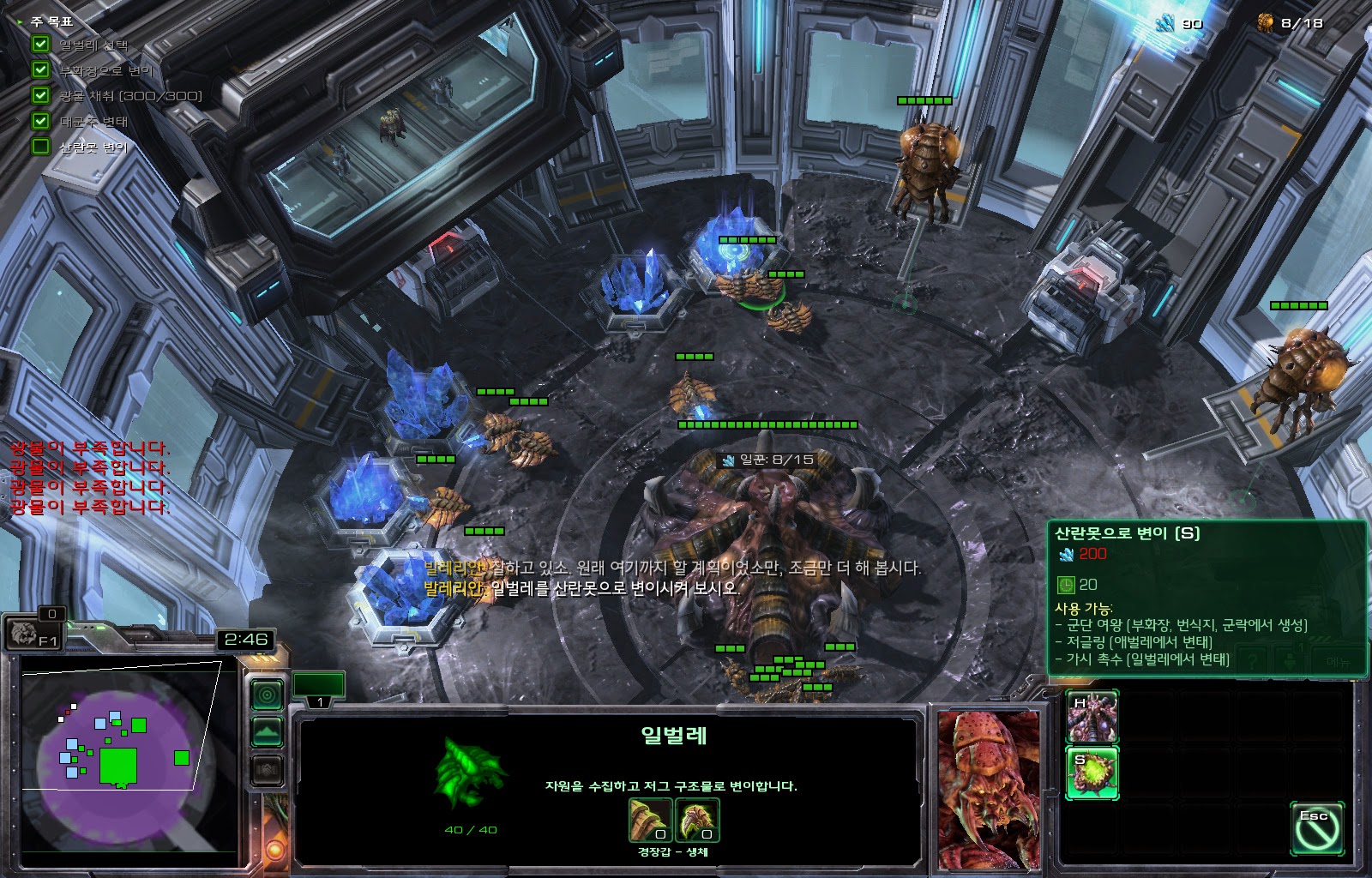1372x878 pixels.
Task: Toggle the minimap terrain view button
Action: 267,731
